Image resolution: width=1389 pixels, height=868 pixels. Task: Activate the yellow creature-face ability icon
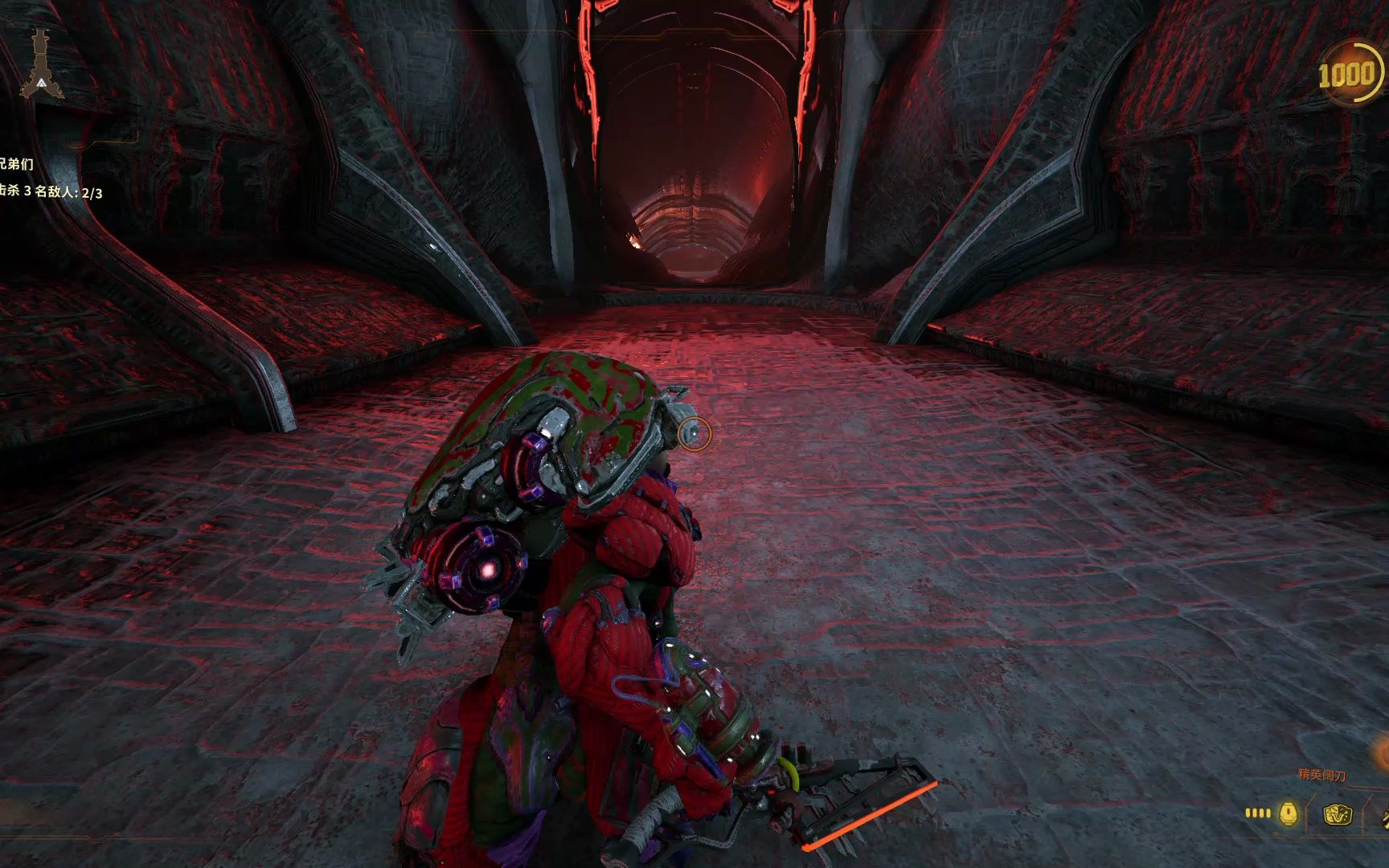coord(1338,815)
